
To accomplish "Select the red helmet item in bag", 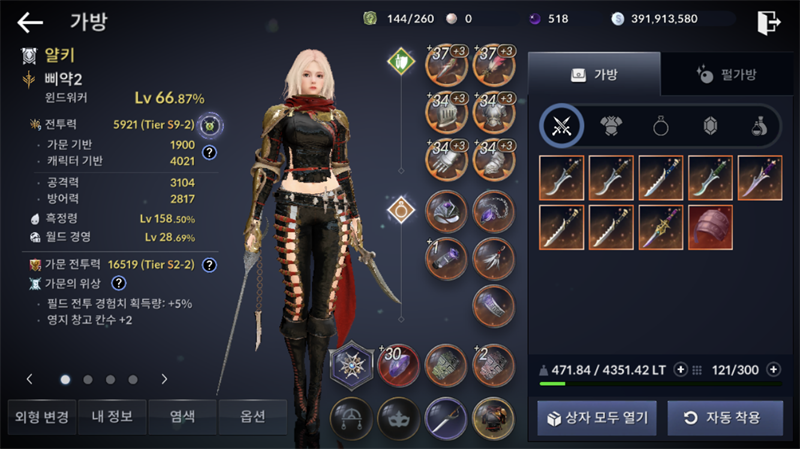I will click(x=710, y=226).
